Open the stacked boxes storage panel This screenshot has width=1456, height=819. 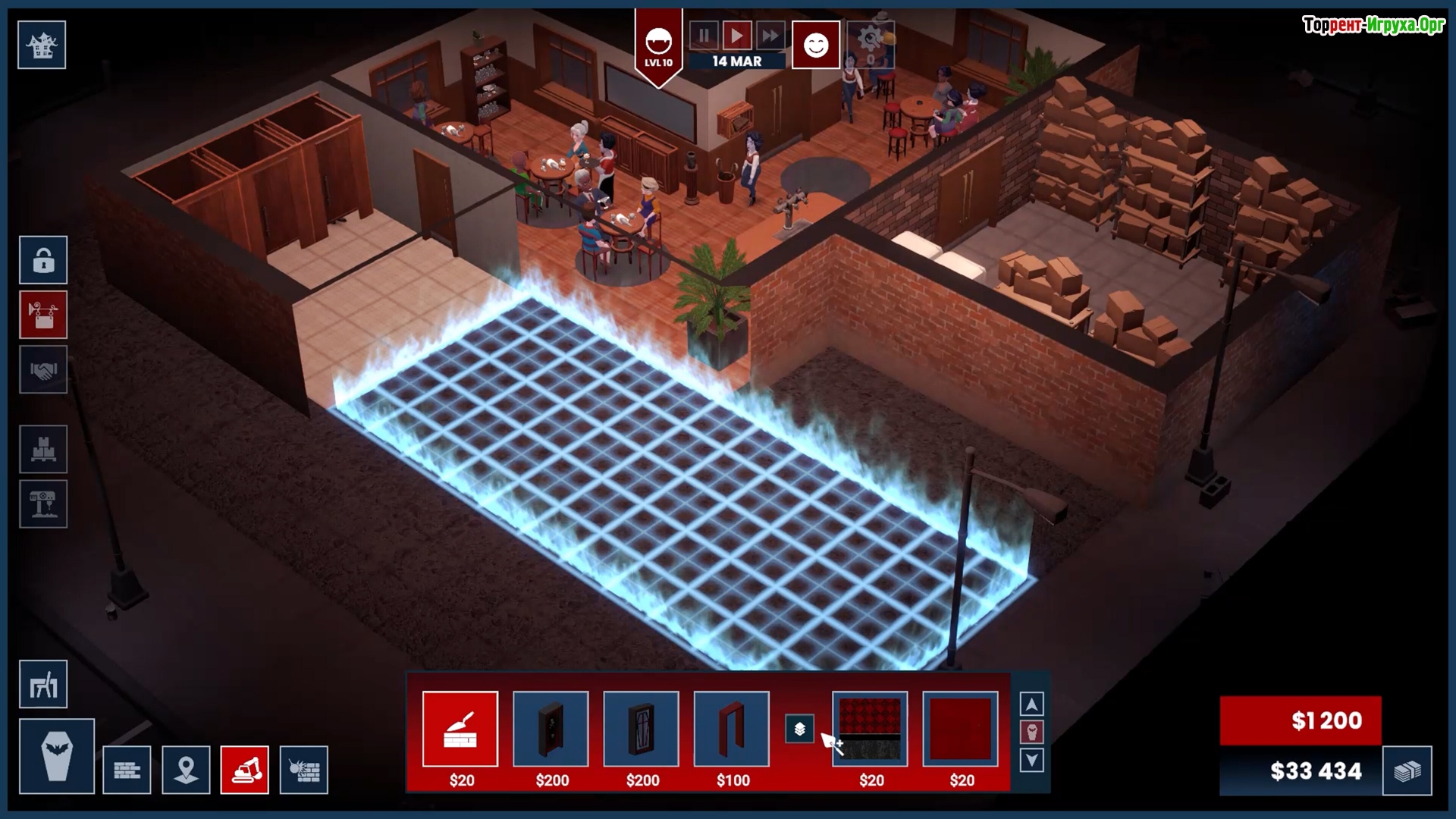43,450
